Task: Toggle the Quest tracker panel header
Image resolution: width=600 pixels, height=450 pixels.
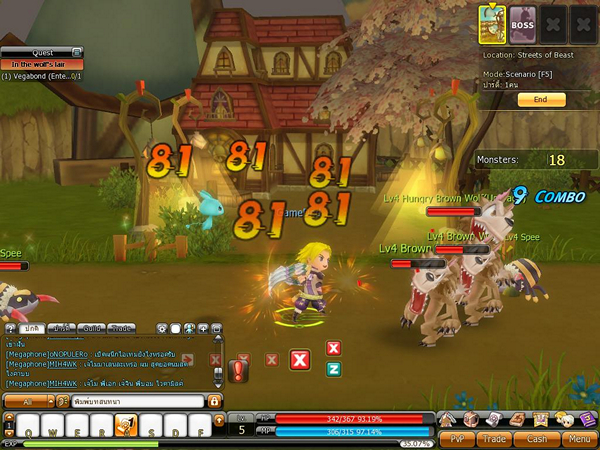Action: tap(41, 53)
